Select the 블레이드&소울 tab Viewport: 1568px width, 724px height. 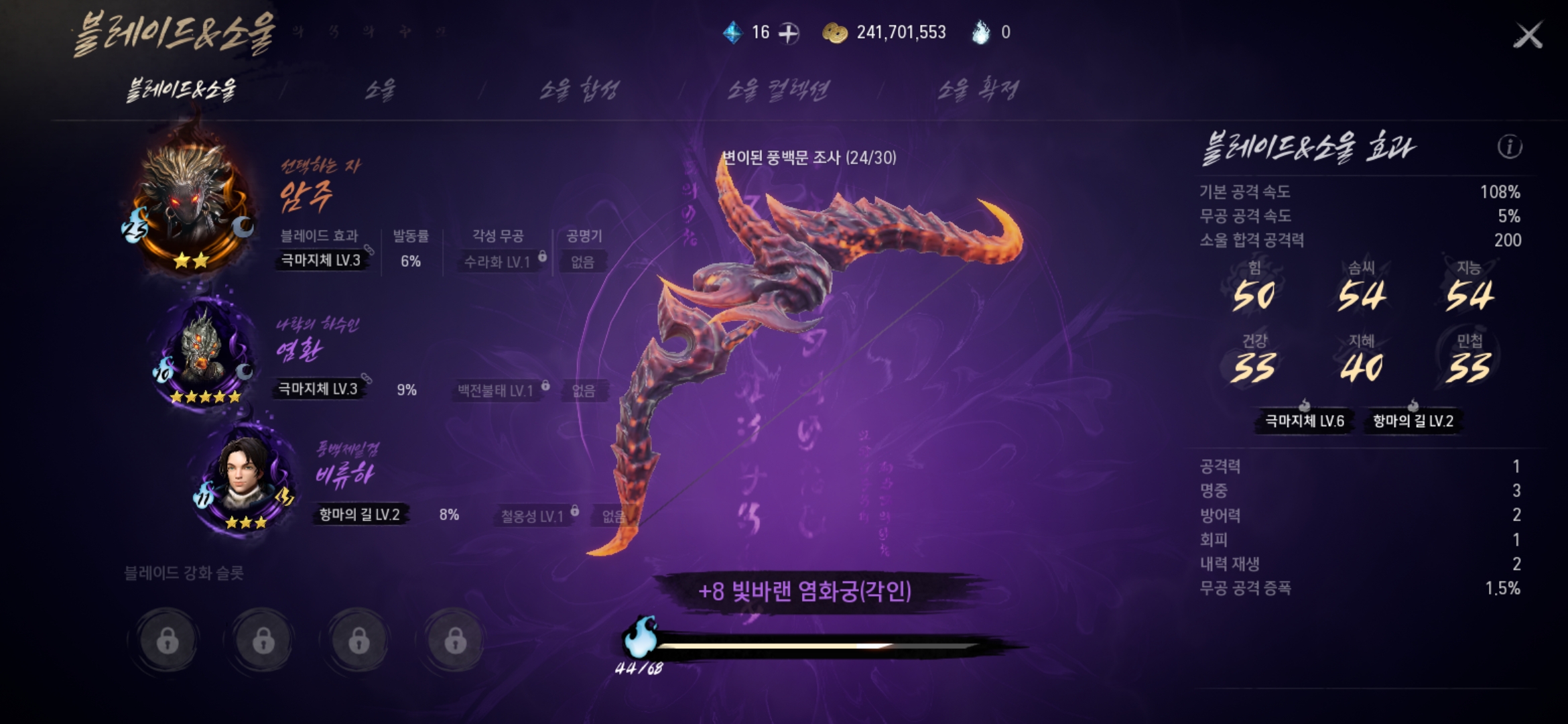[182, 90]
